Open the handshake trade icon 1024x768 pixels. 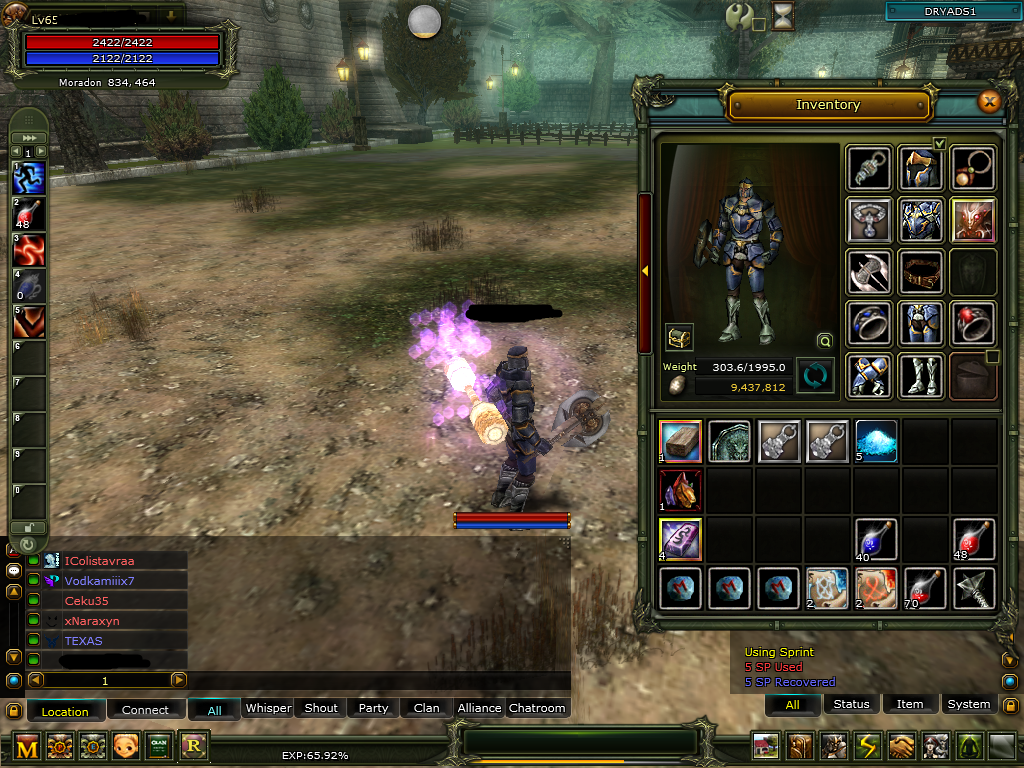click(x=903, y=746)
